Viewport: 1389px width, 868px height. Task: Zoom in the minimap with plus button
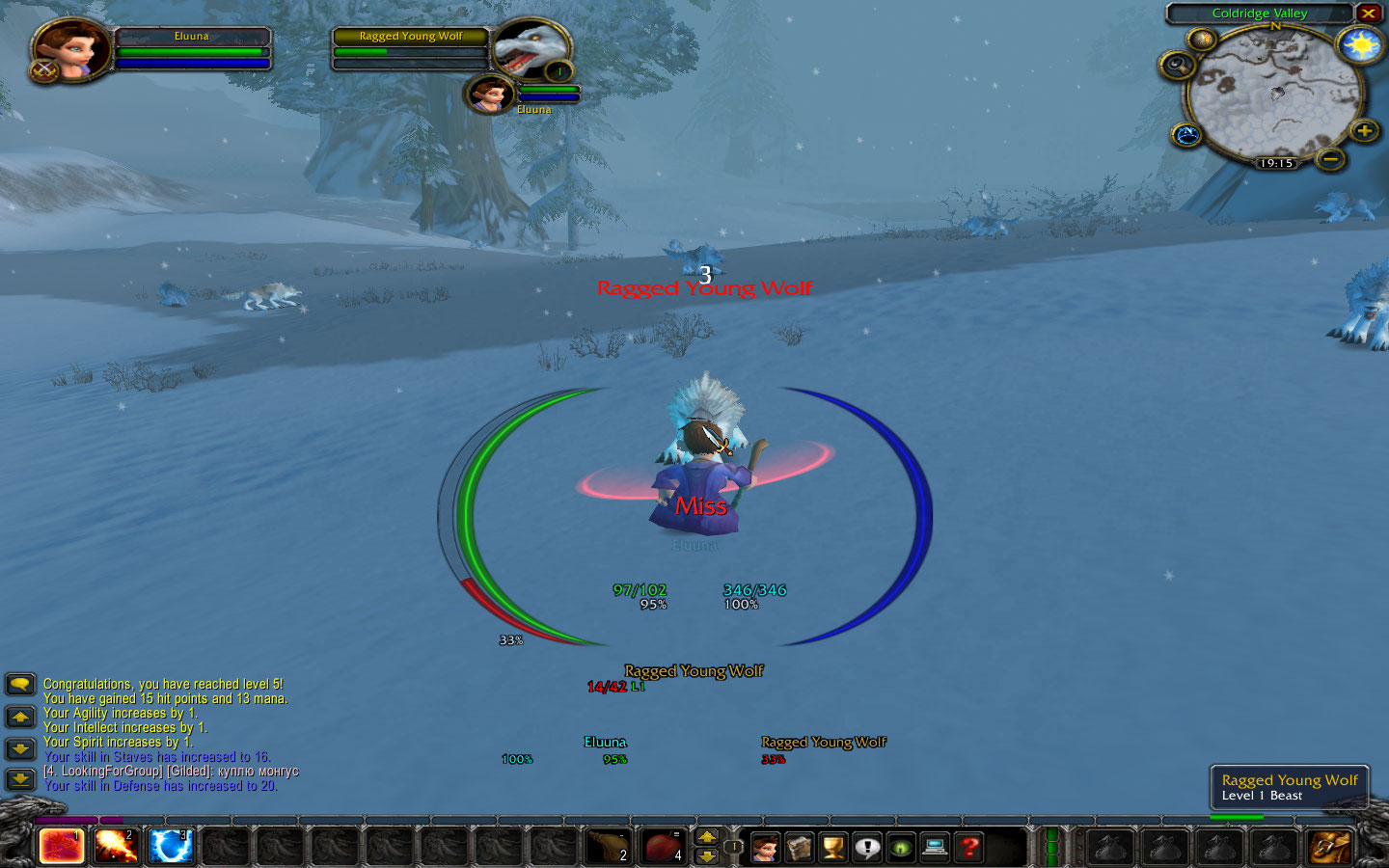point(1364,131)
